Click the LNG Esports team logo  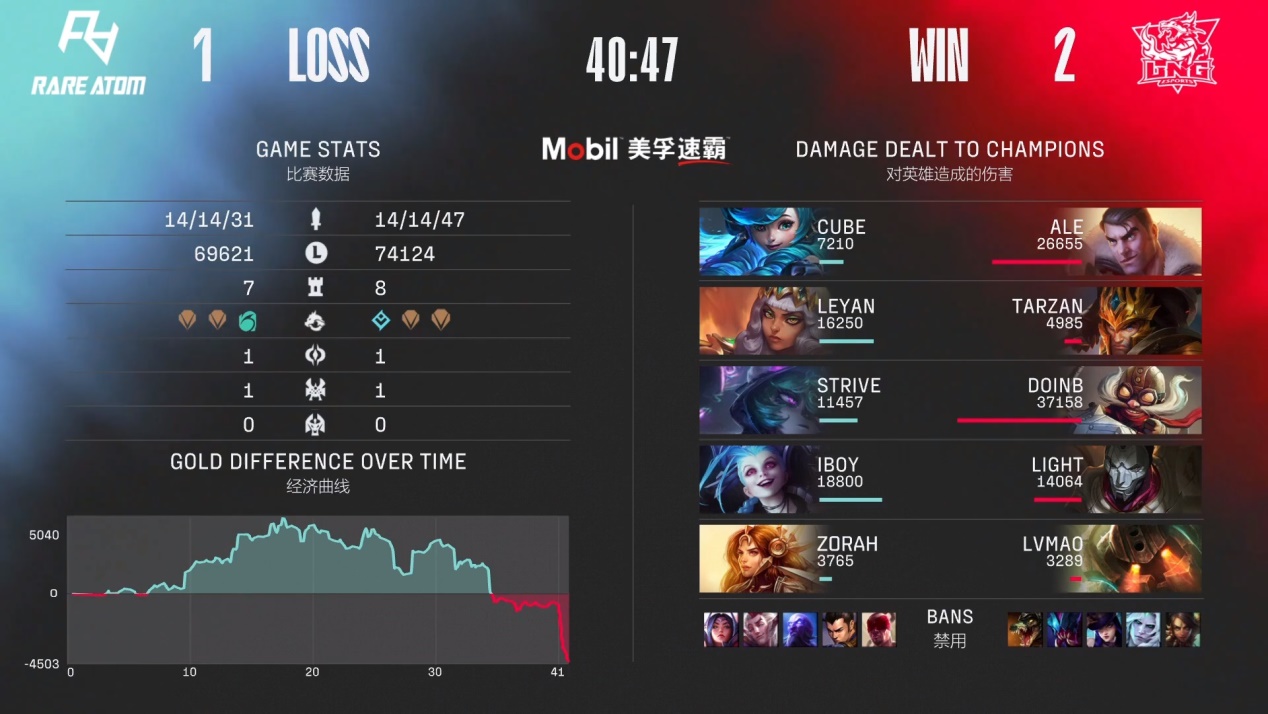click(1174, 54)
